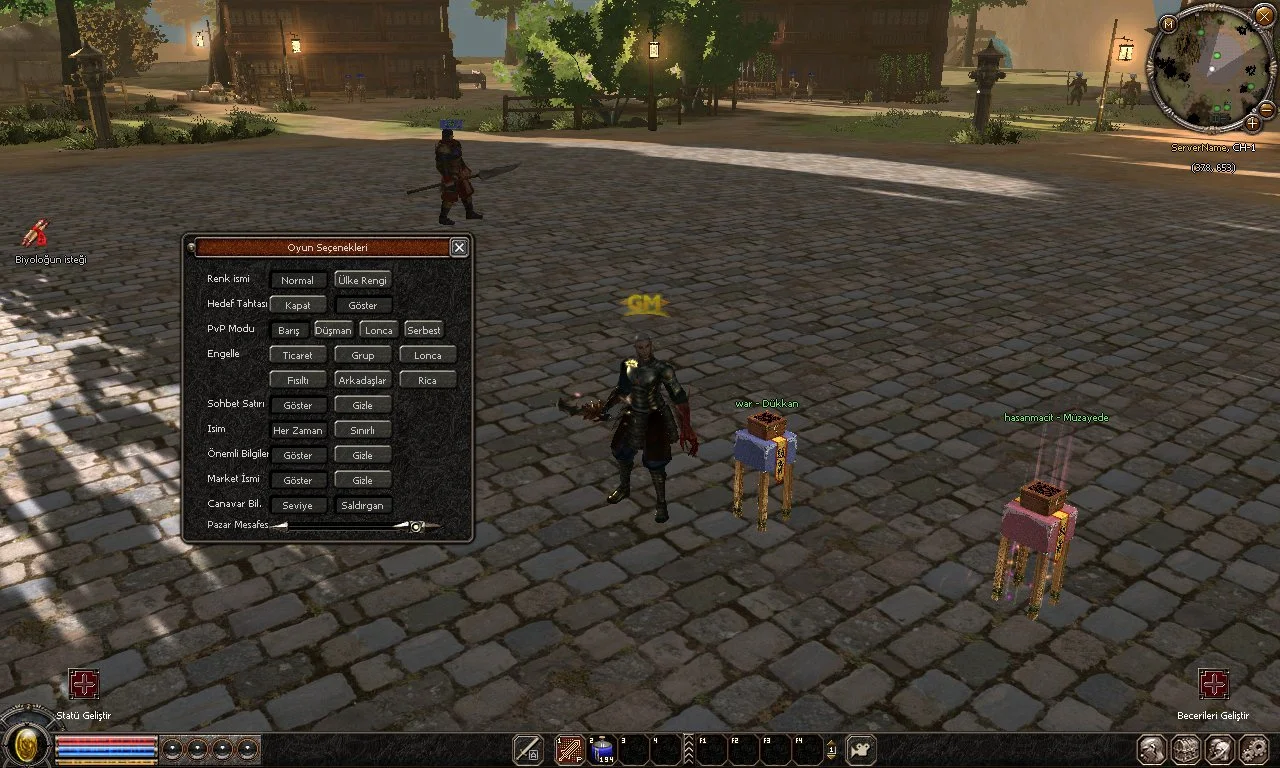Open the world map via M button
This screenshot has height=768, width=1280.
click(x=1168, y=23)
